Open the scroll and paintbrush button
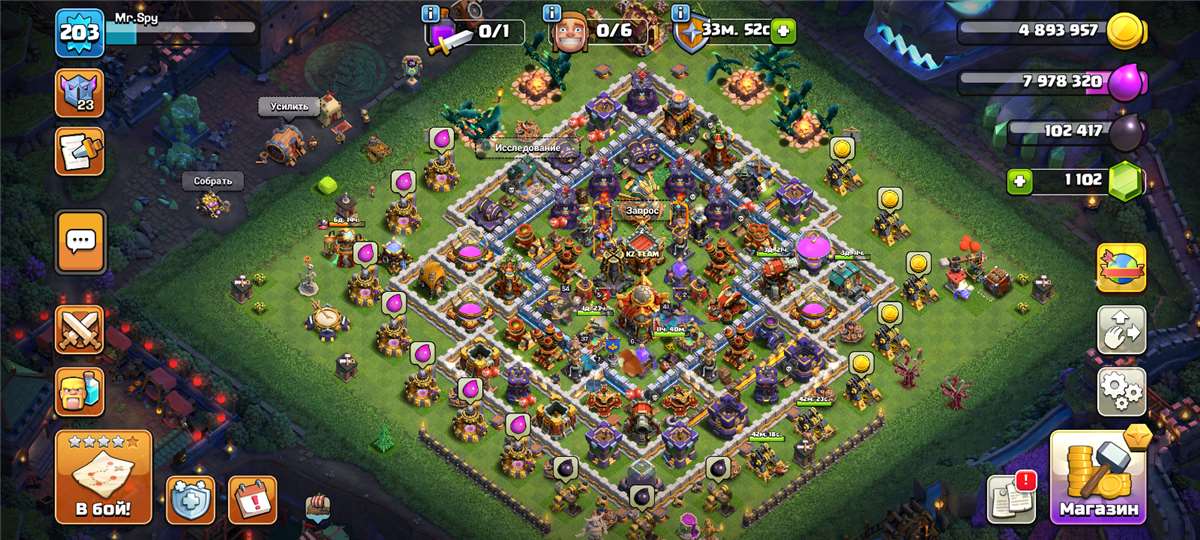Screen dimensions: 1200x540 pyautogui.click(x=79, y=150)
